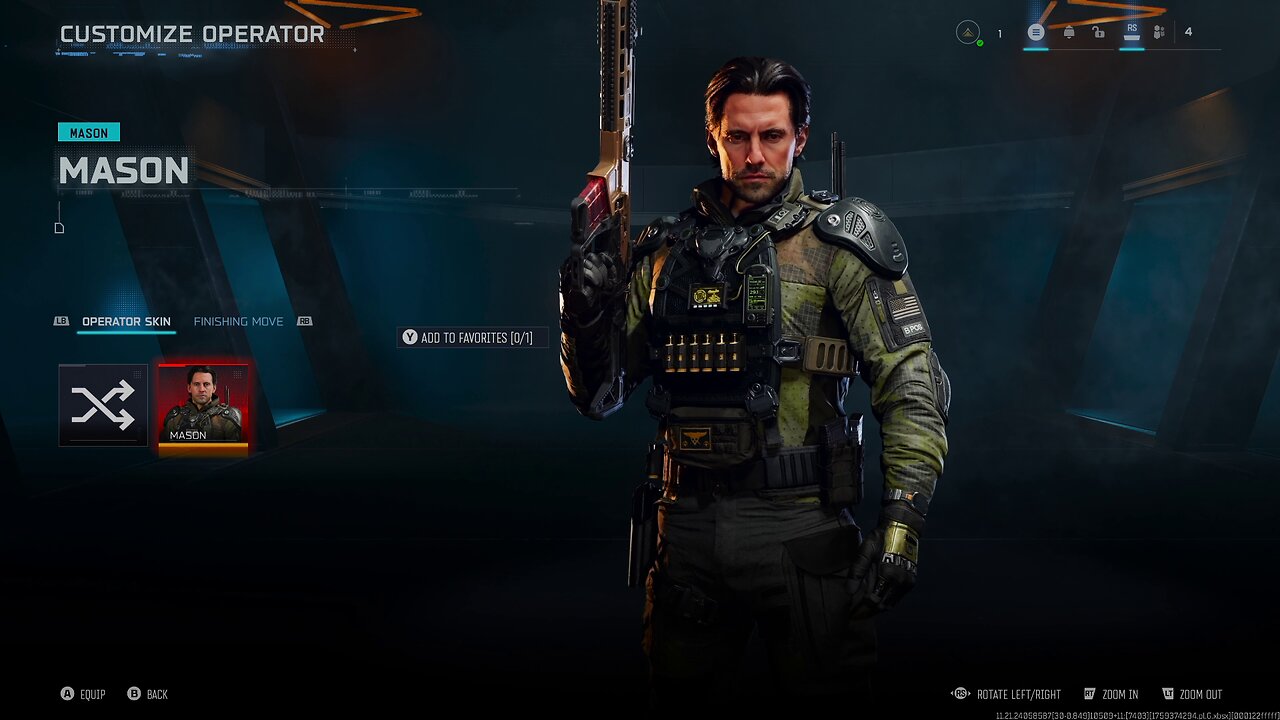Image resolution: width=1280 pixels, height=720 pixels.
Task: Select the Mason operator skin tile
Action: (203, 405)
